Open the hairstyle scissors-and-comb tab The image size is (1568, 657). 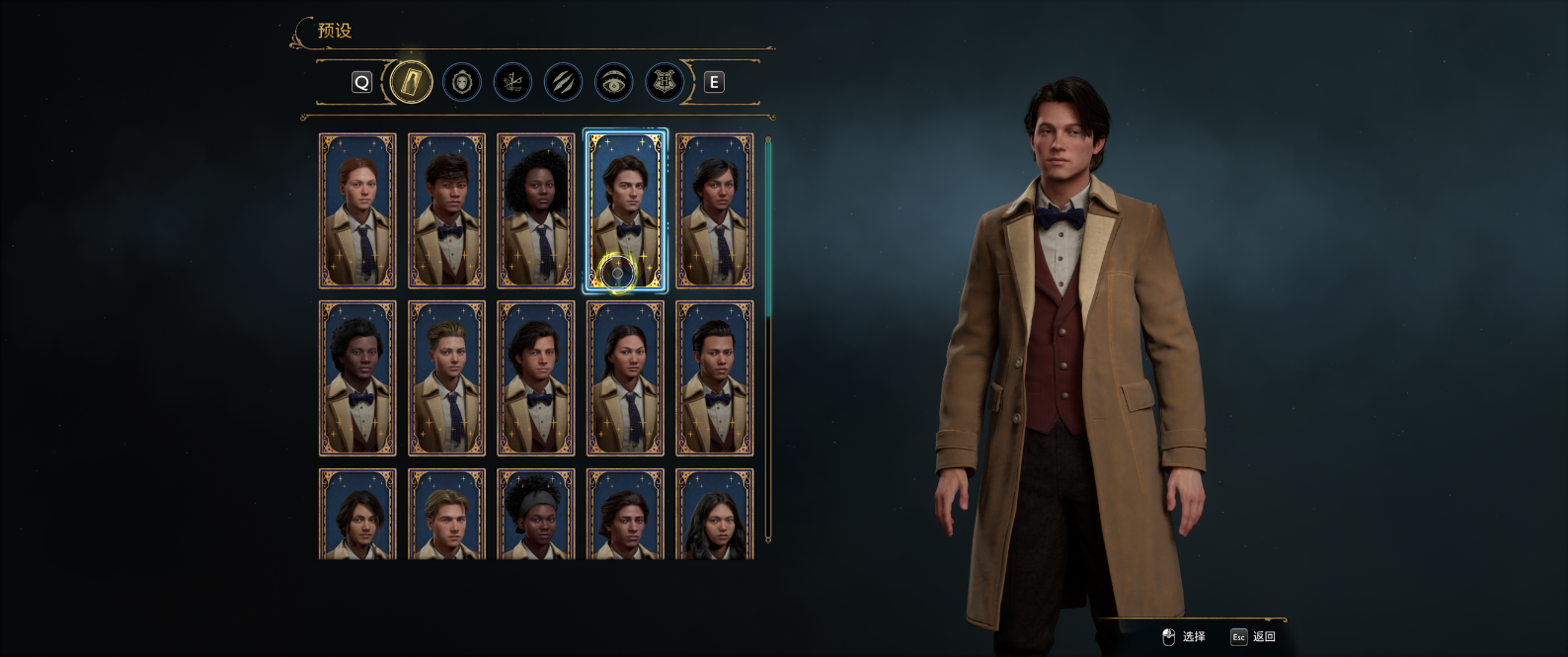(511, 82)
